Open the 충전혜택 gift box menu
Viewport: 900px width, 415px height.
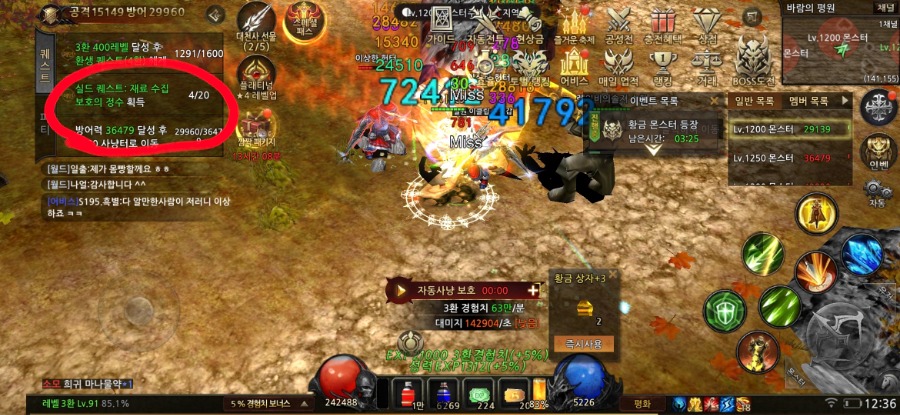click(x=662, y=21)
